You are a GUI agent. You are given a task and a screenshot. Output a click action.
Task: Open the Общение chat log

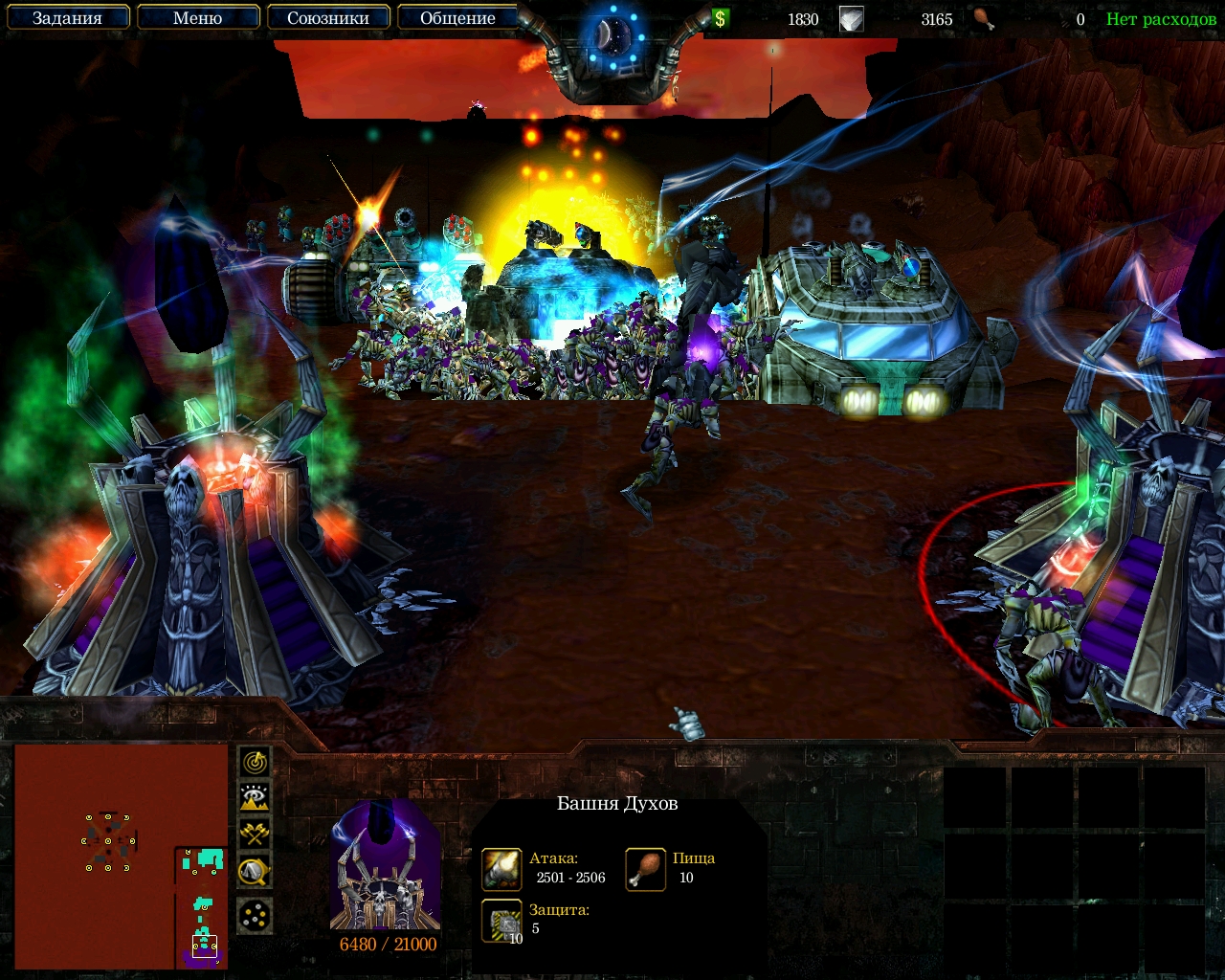[x=457, y=18]
